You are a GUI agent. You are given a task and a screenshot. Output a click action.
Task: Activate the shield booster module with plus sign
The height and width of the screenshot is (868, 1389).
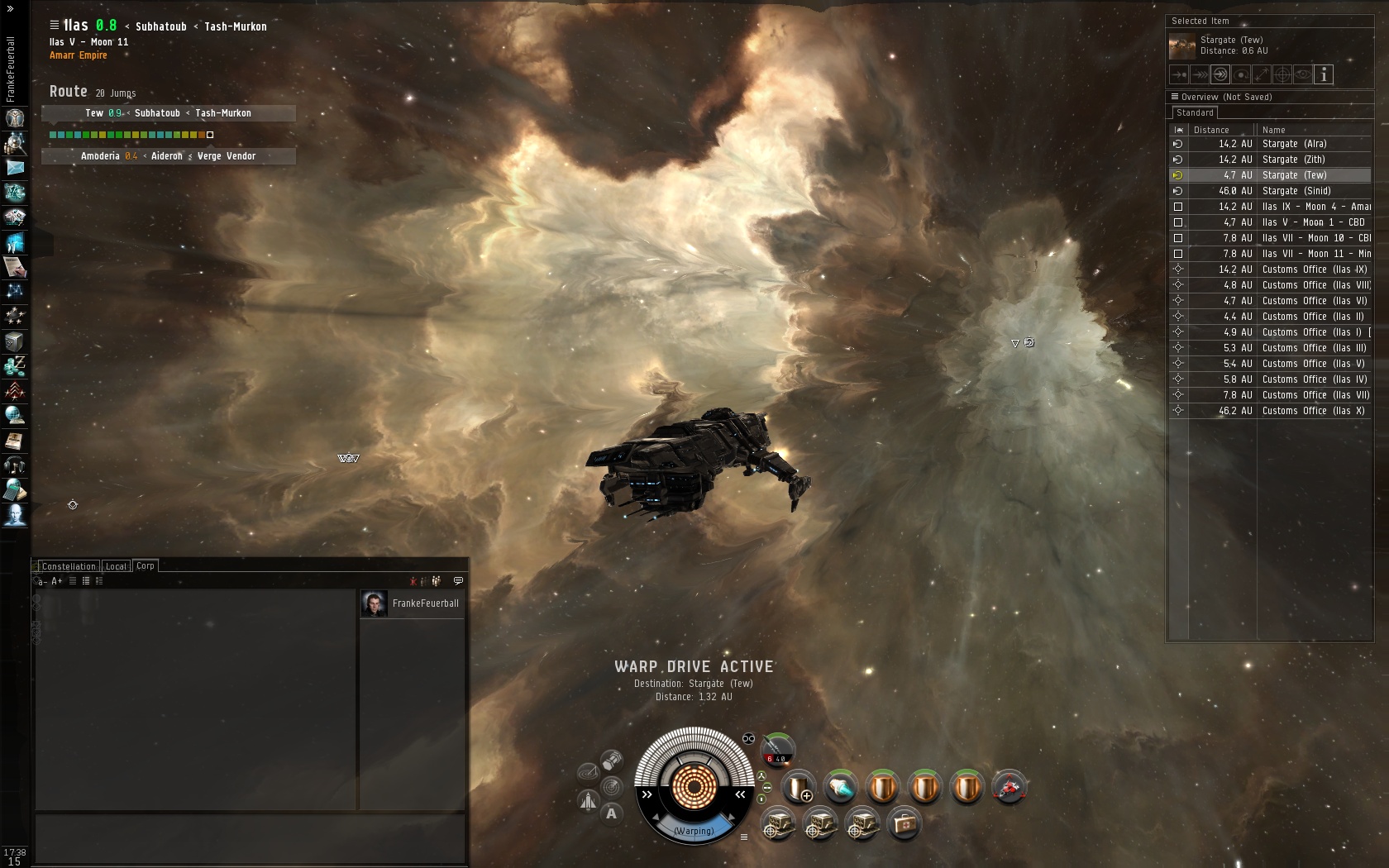[x=799, y=787]
